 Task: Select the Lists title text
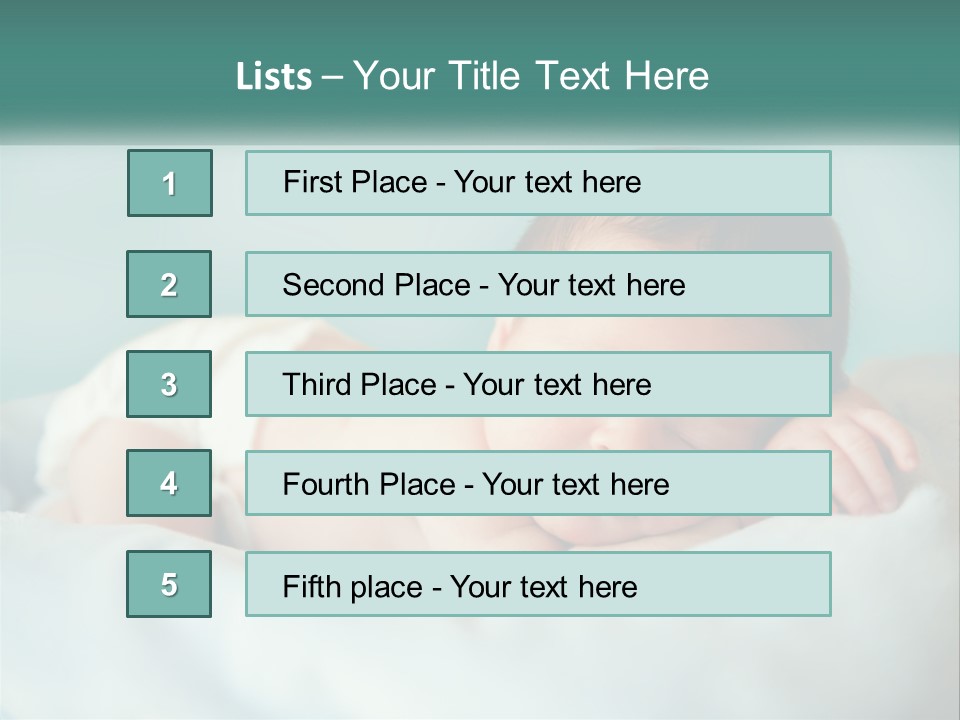[472, 76]
